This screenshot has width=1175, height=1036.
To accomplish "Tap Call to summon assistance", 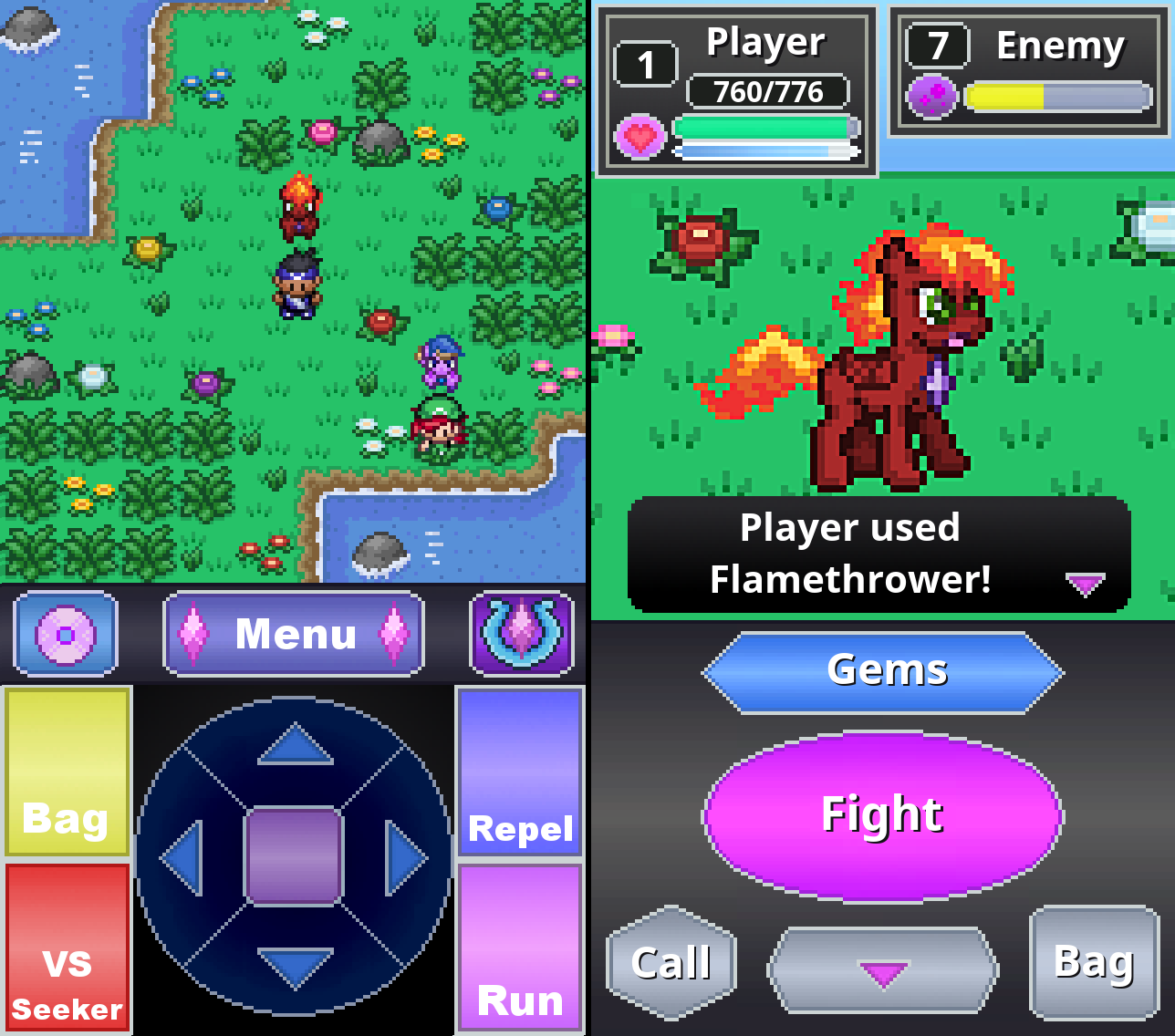I will (671, 963).
